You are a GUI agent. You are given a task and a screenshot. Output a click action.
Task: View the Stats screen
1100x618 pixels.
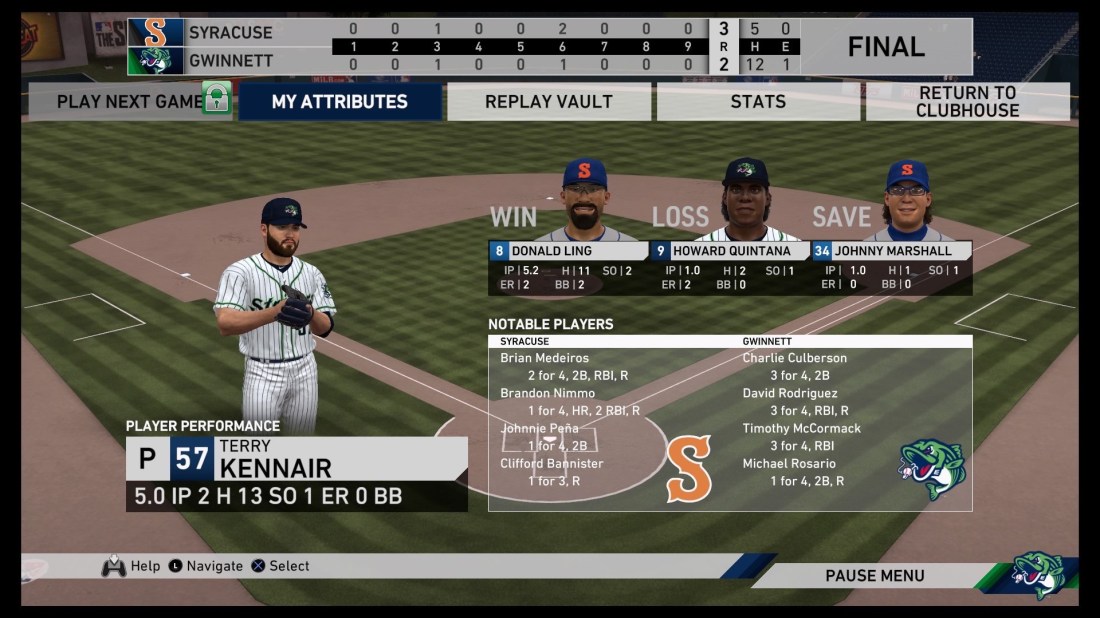(x=757, y=101)
